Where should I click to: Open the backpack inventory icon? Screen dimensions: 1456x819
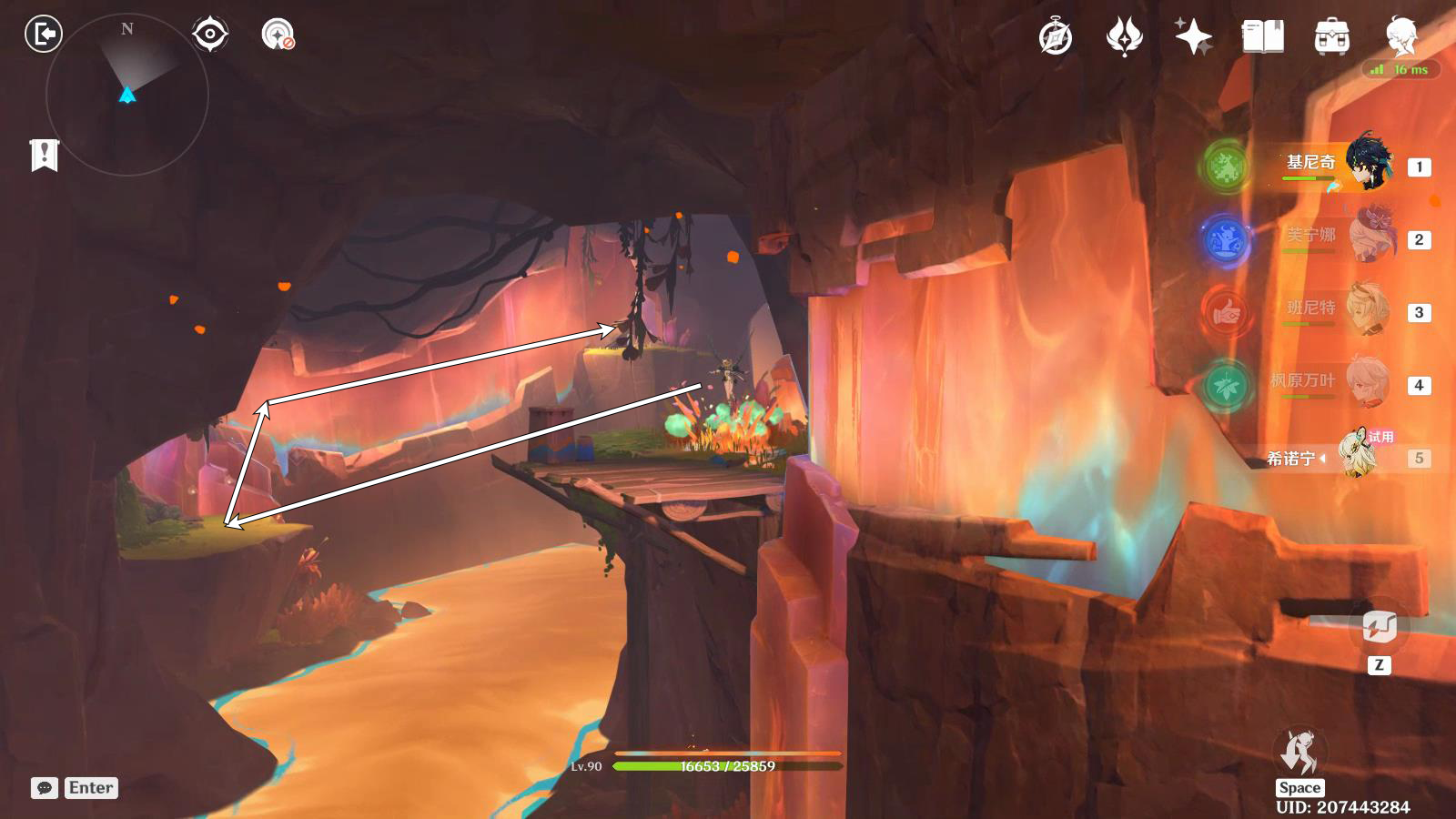tap(1331, 37)
